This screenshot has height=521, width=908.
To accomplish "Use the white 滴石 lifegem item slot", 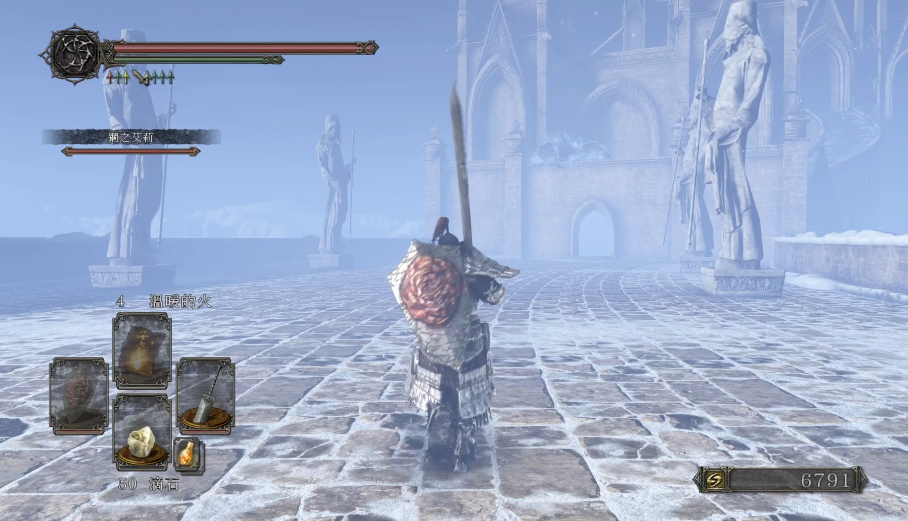I will click(141, 433).
